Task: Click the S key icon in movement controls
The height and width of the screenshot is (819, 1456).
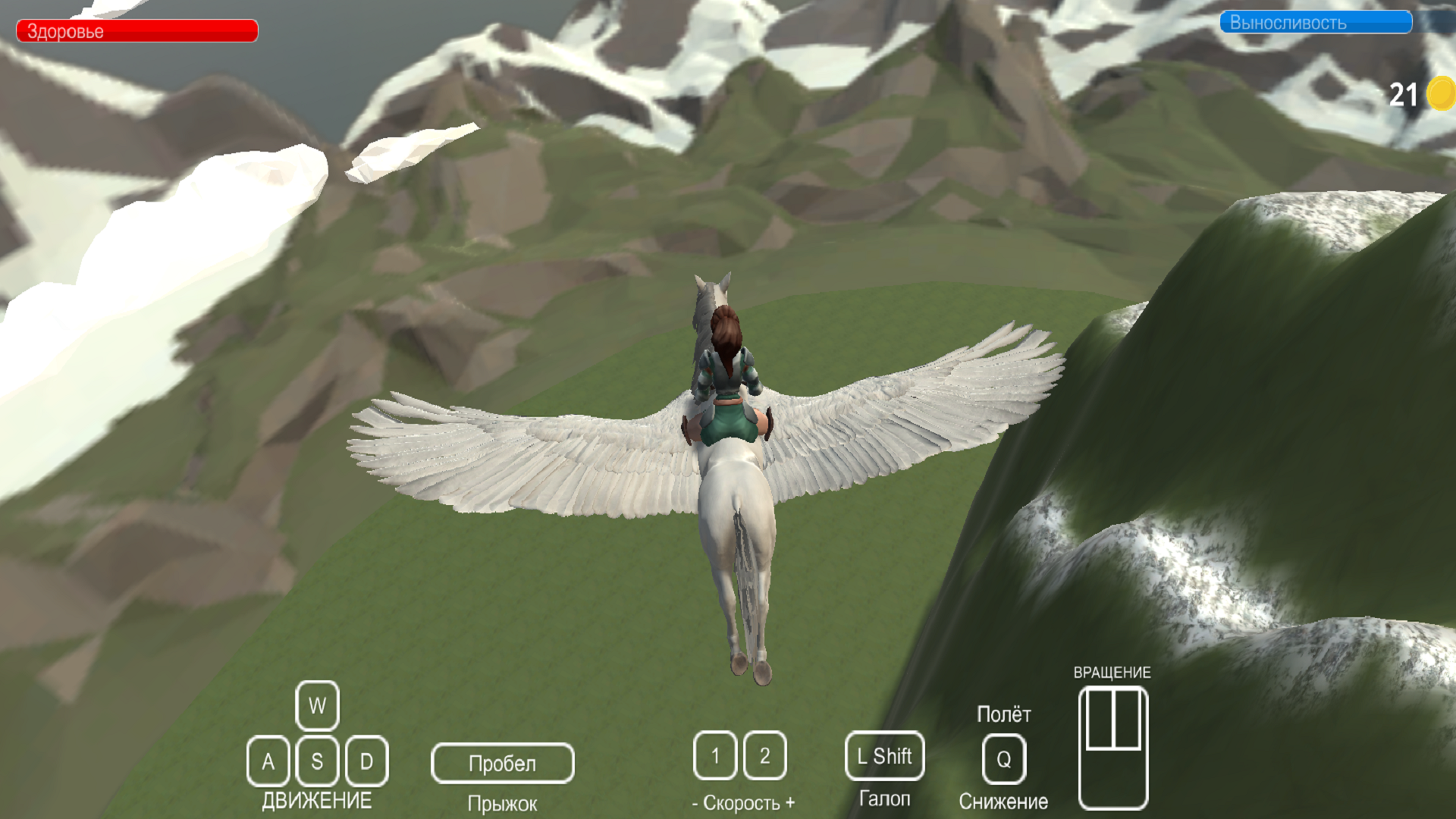Action: 316,761
